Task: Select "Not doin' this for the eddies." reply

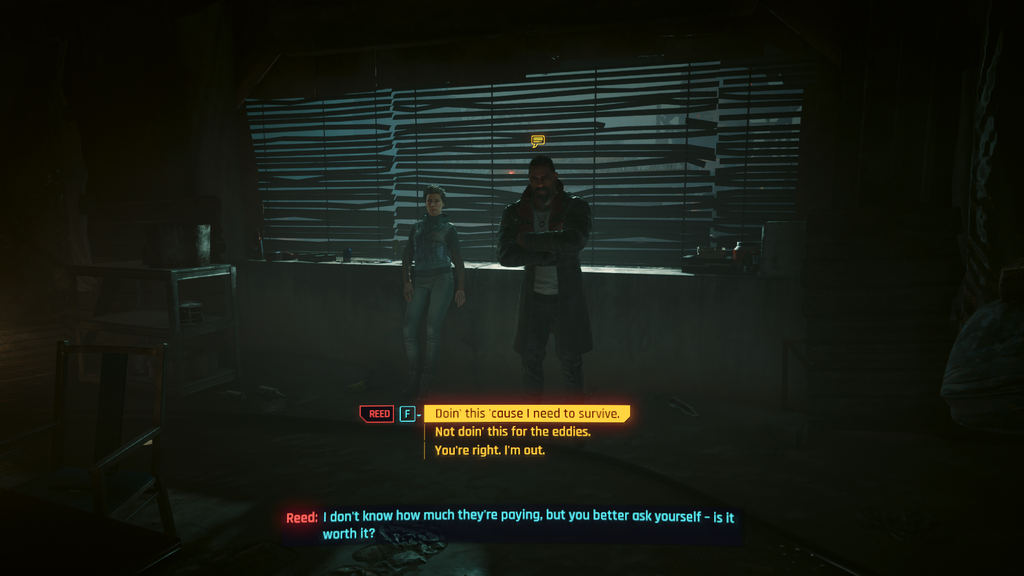Action: 512,432
